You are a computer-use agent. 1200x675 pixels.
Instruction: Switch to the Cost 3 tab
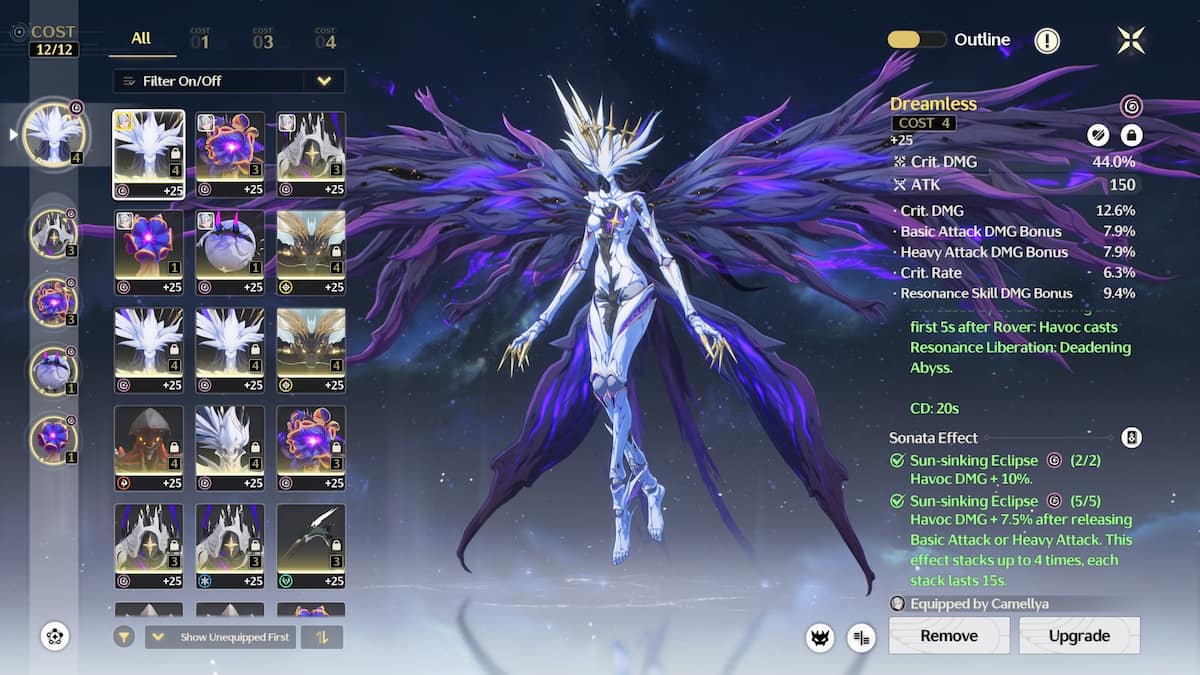(x=263, y=40)
